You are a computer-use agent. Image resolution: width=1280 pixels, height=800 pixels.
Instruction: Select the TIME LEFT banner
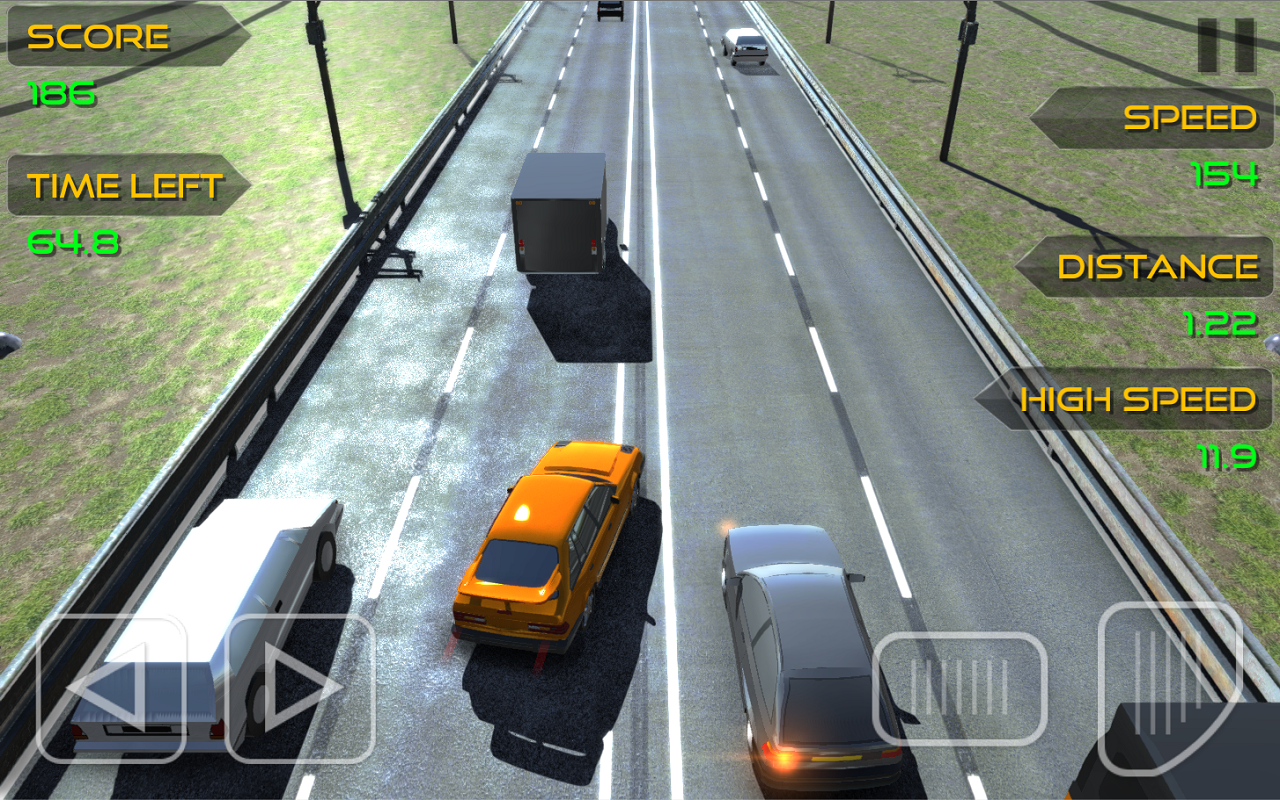(125, 184)
